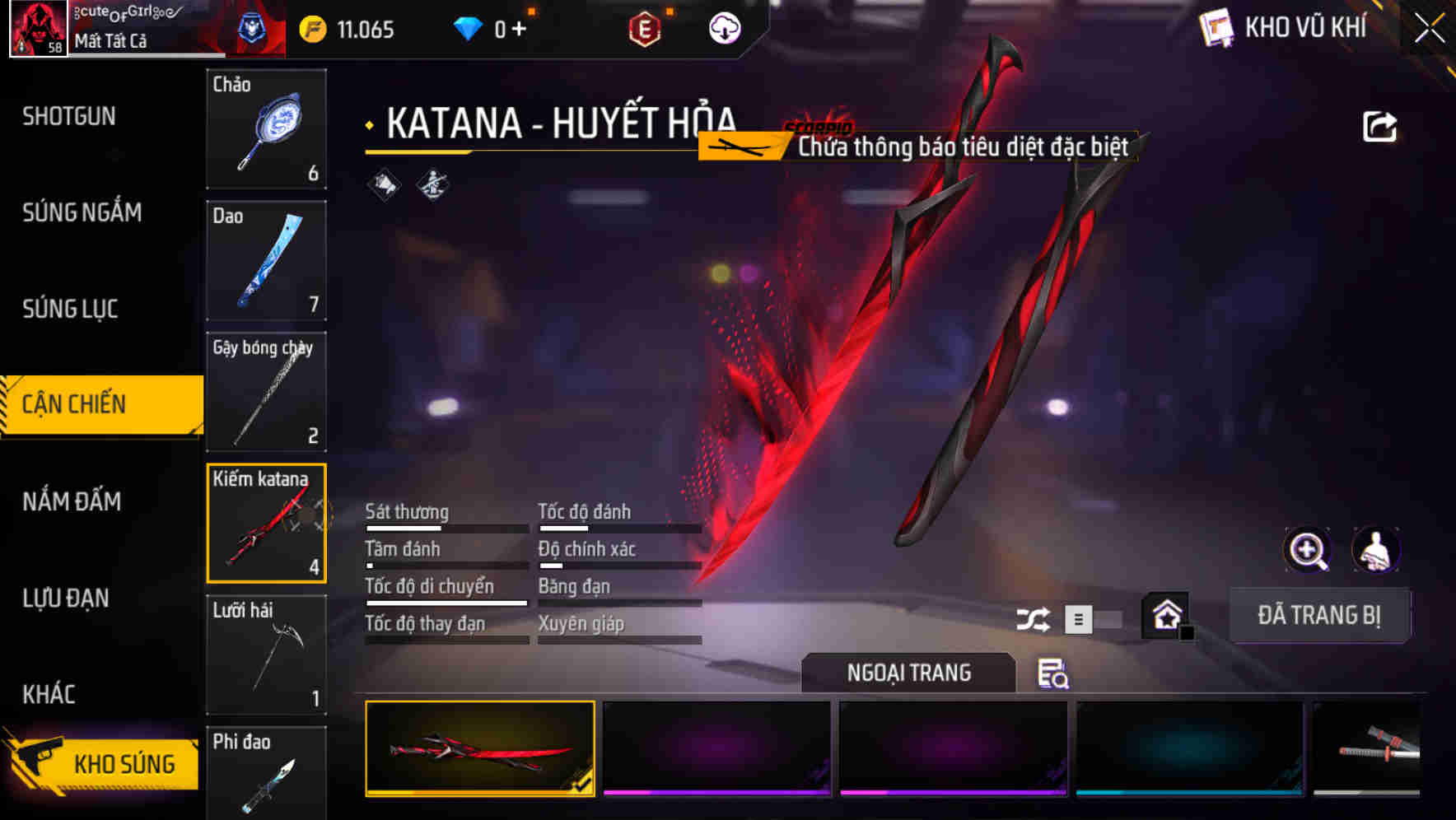This screenshot has height=820, width=1456.
Task: Select the Lưỡi hái weapon thumbnail
Action: pos(266,655)
